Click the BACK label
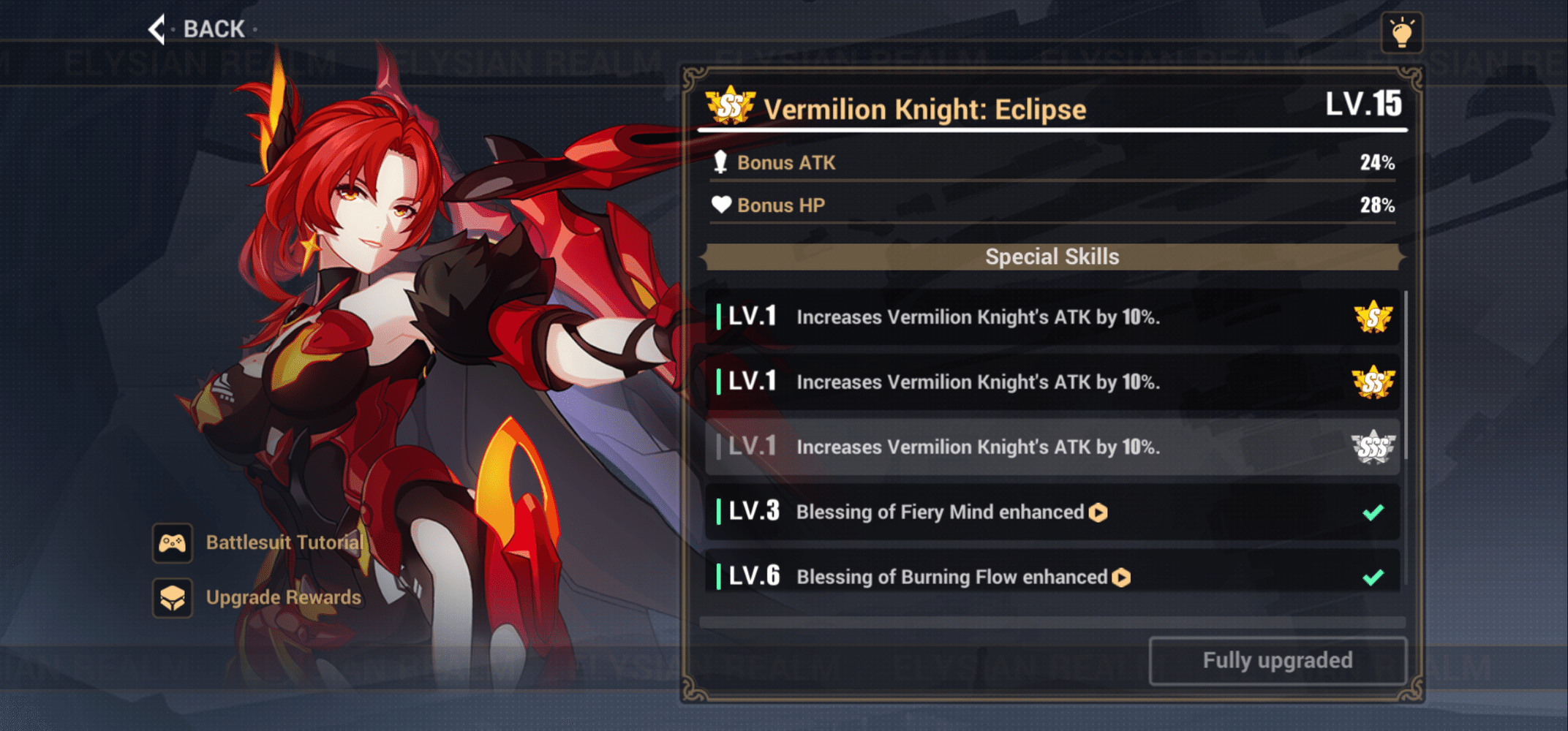 pyautogui.click(x=214, y=29)
